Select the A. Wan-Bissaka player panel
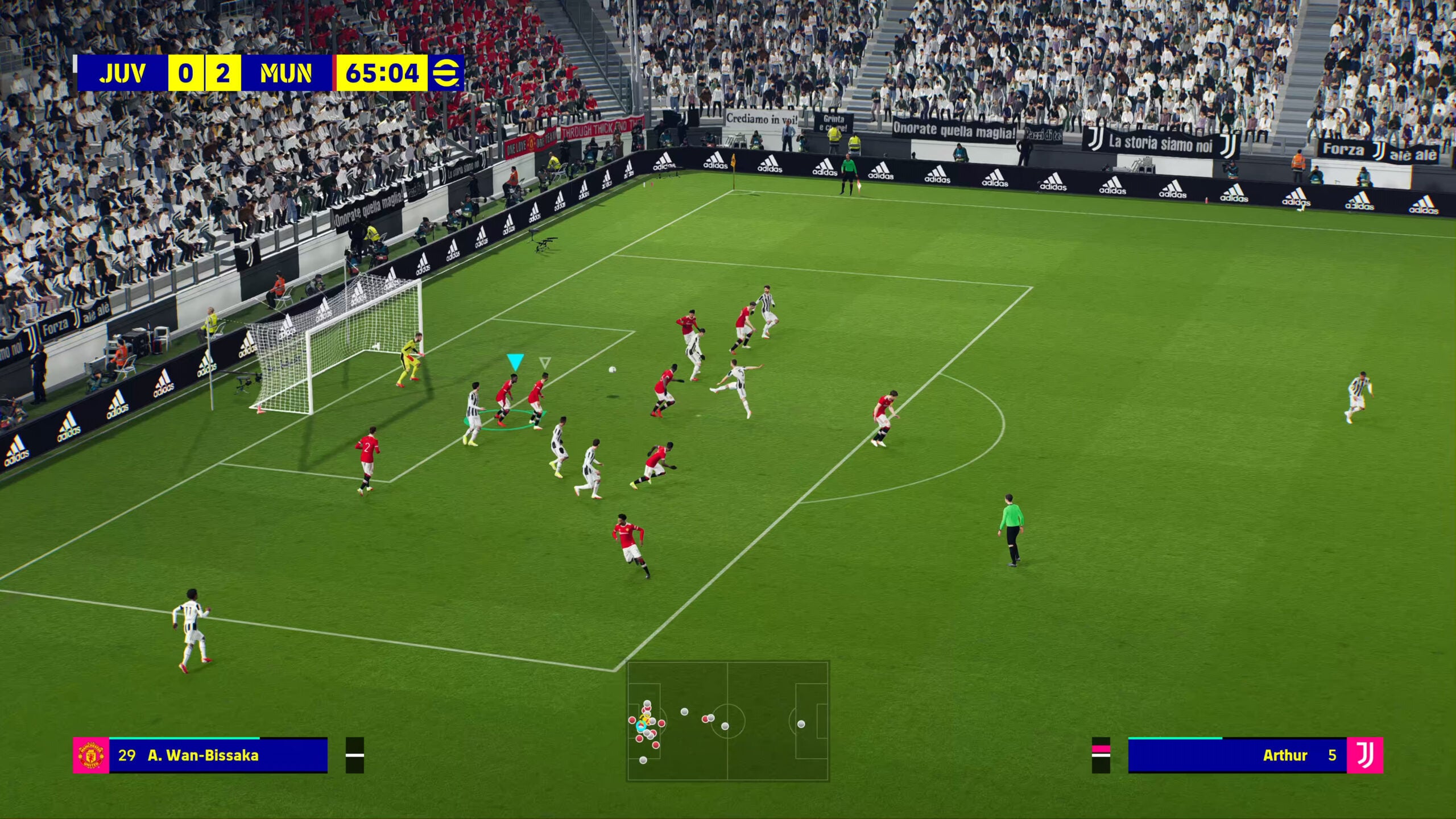The image size is (1456, 819). (218, 755)
